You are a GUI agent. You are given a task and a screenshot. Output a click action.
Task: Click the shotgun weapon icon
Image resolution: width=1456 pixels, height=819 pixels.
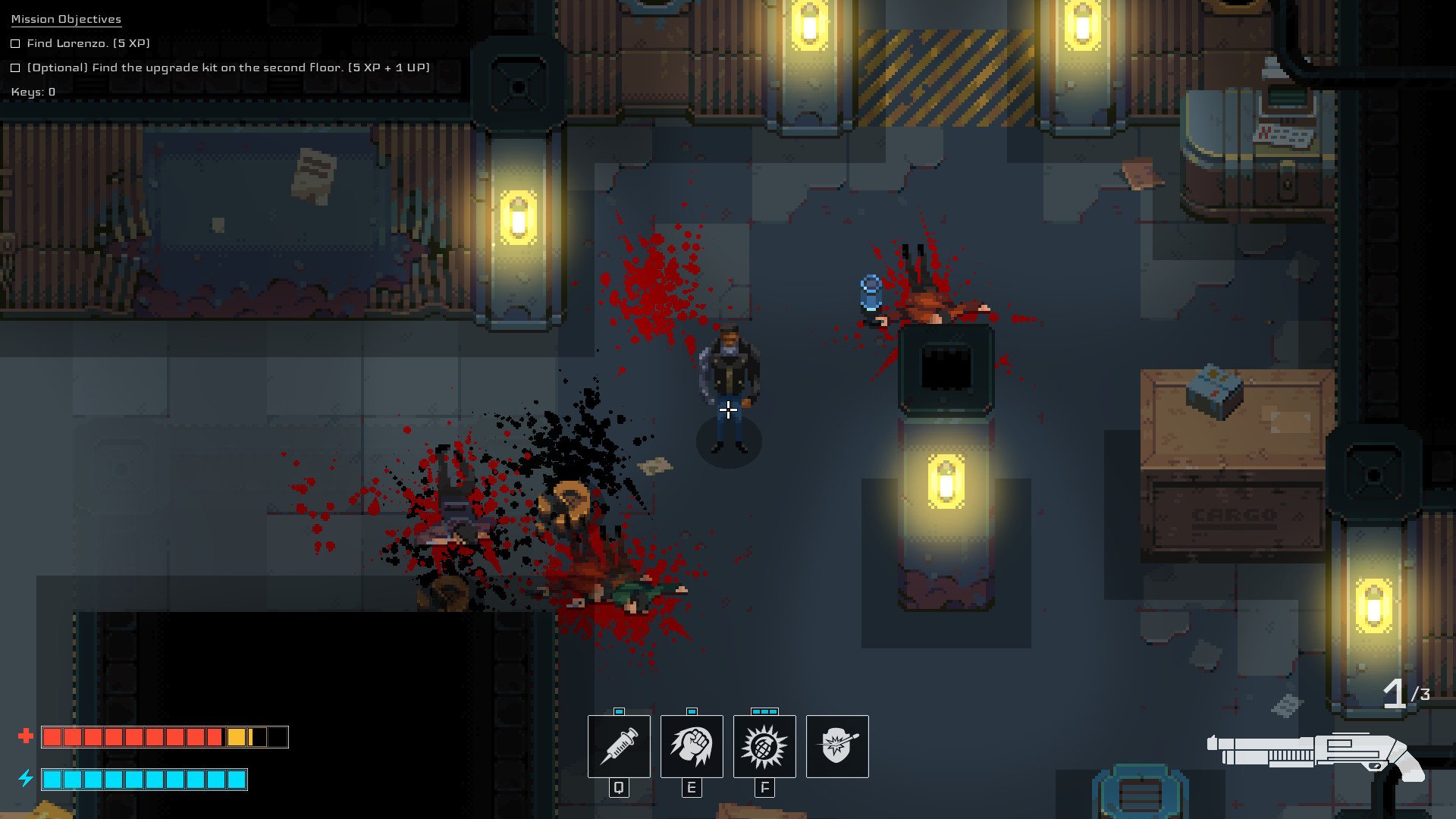click(1316, 755)
